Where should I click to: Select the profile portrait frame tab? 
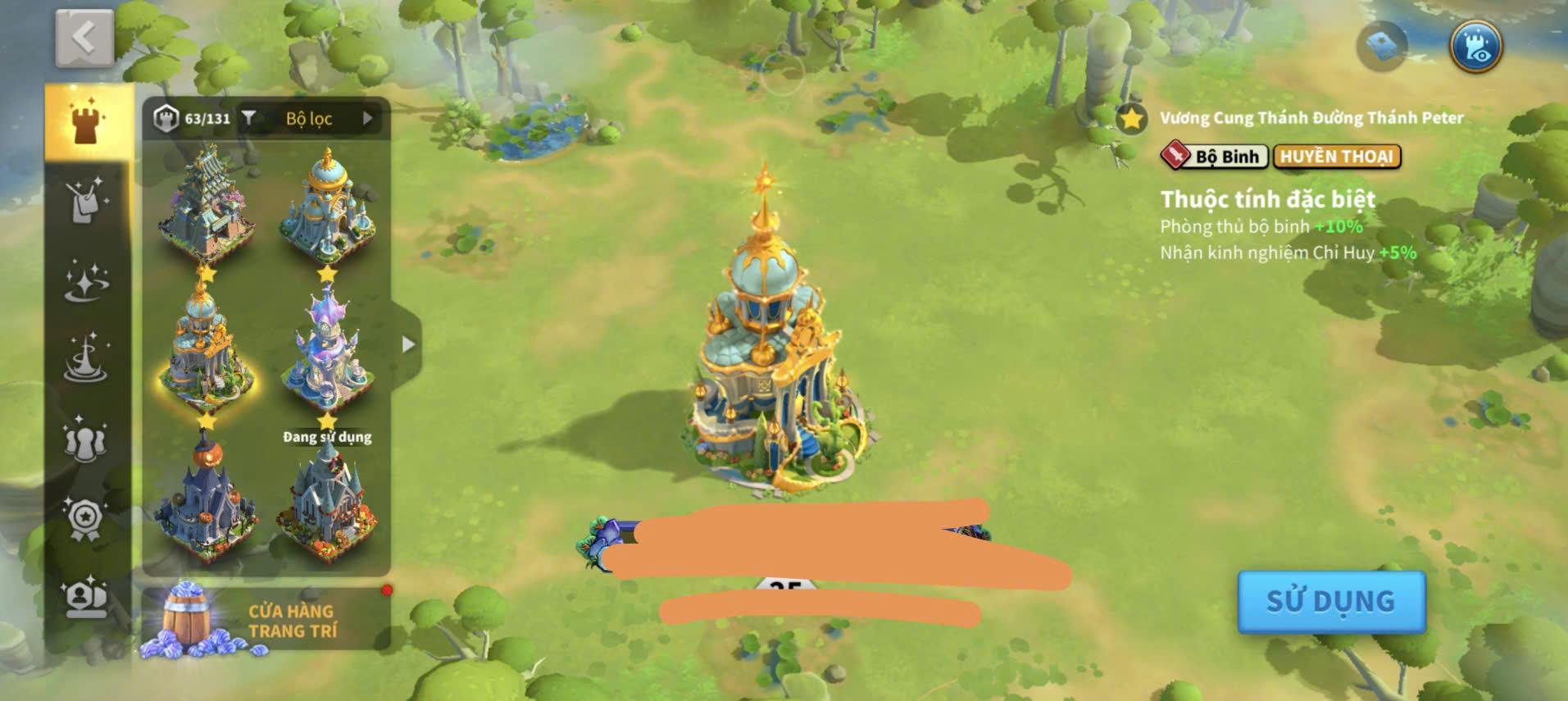pyautogui.click(x=86, y=597)
